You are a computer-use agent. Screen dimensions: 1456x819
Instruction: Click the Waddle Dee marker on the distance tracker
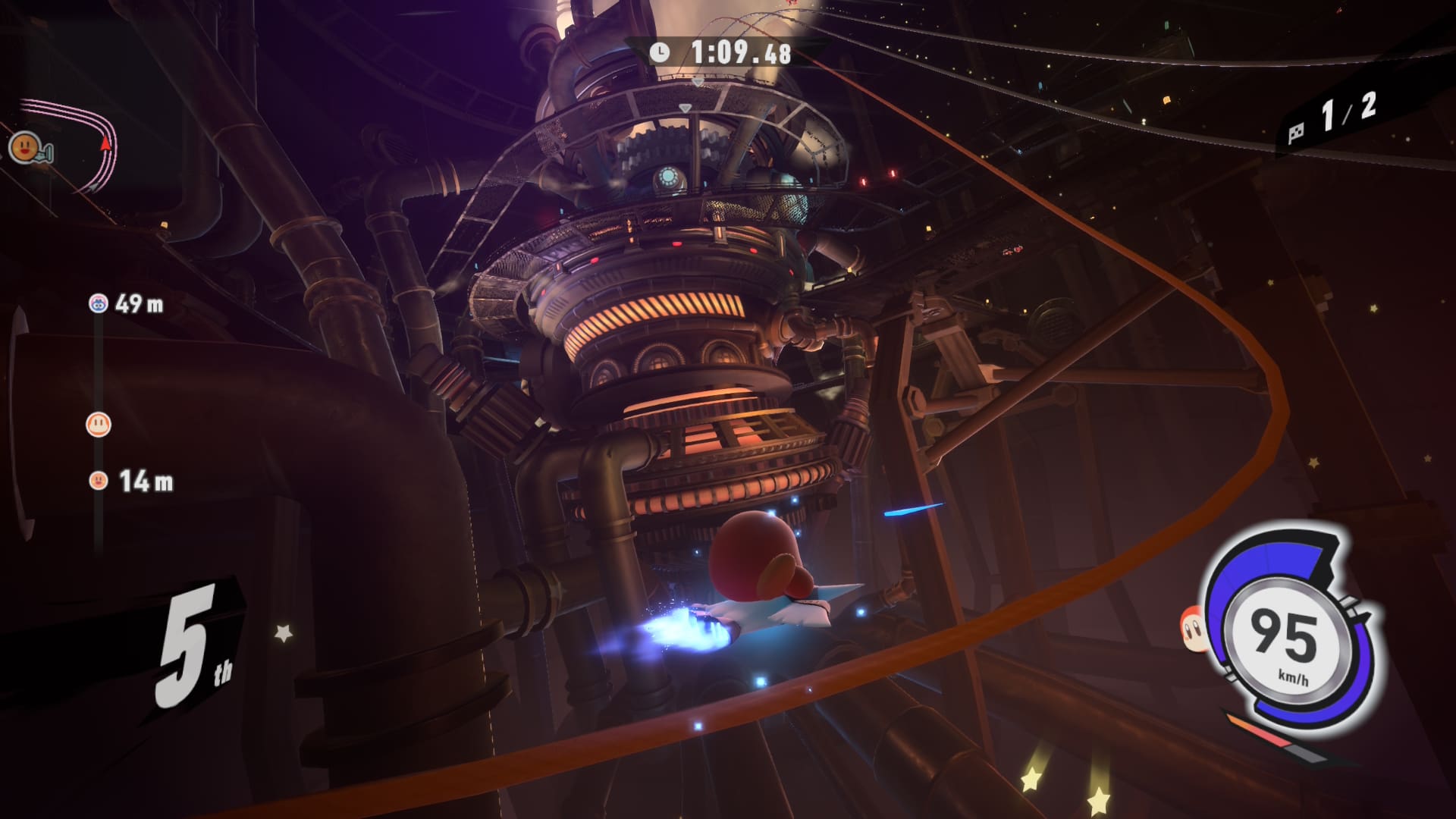99,424
